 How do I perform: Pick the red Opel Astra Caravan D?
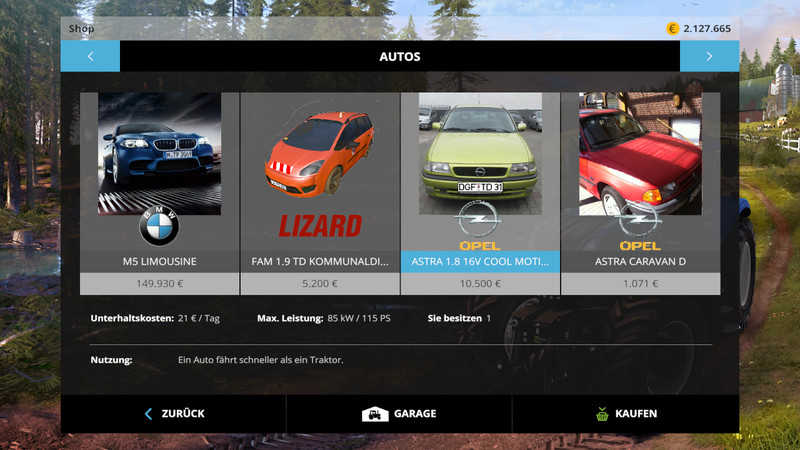point(640,185)
